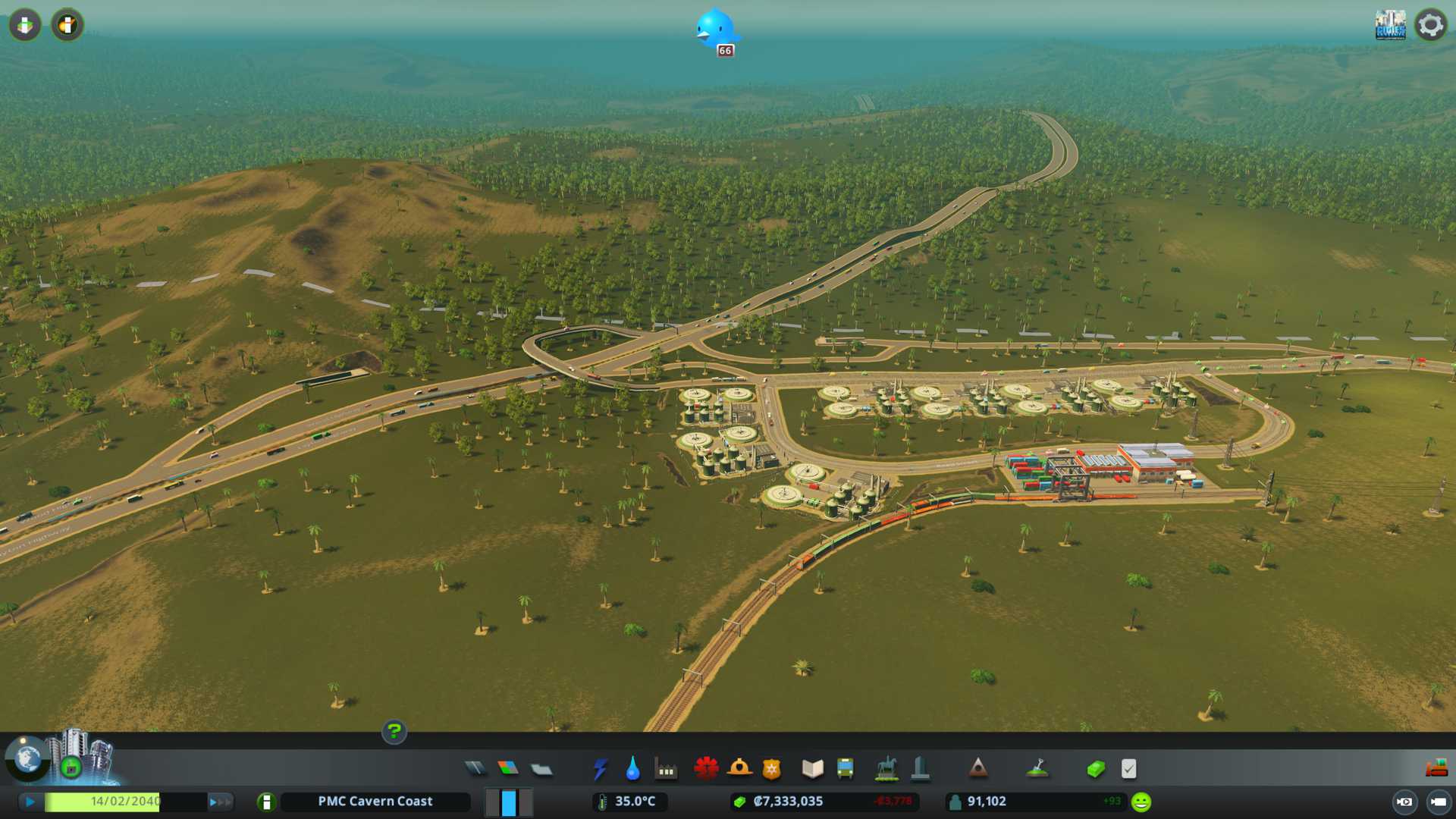The width and height of the screenshot is (1456, 819).
Task: Open the Education book menu
Action: (812, 769)
